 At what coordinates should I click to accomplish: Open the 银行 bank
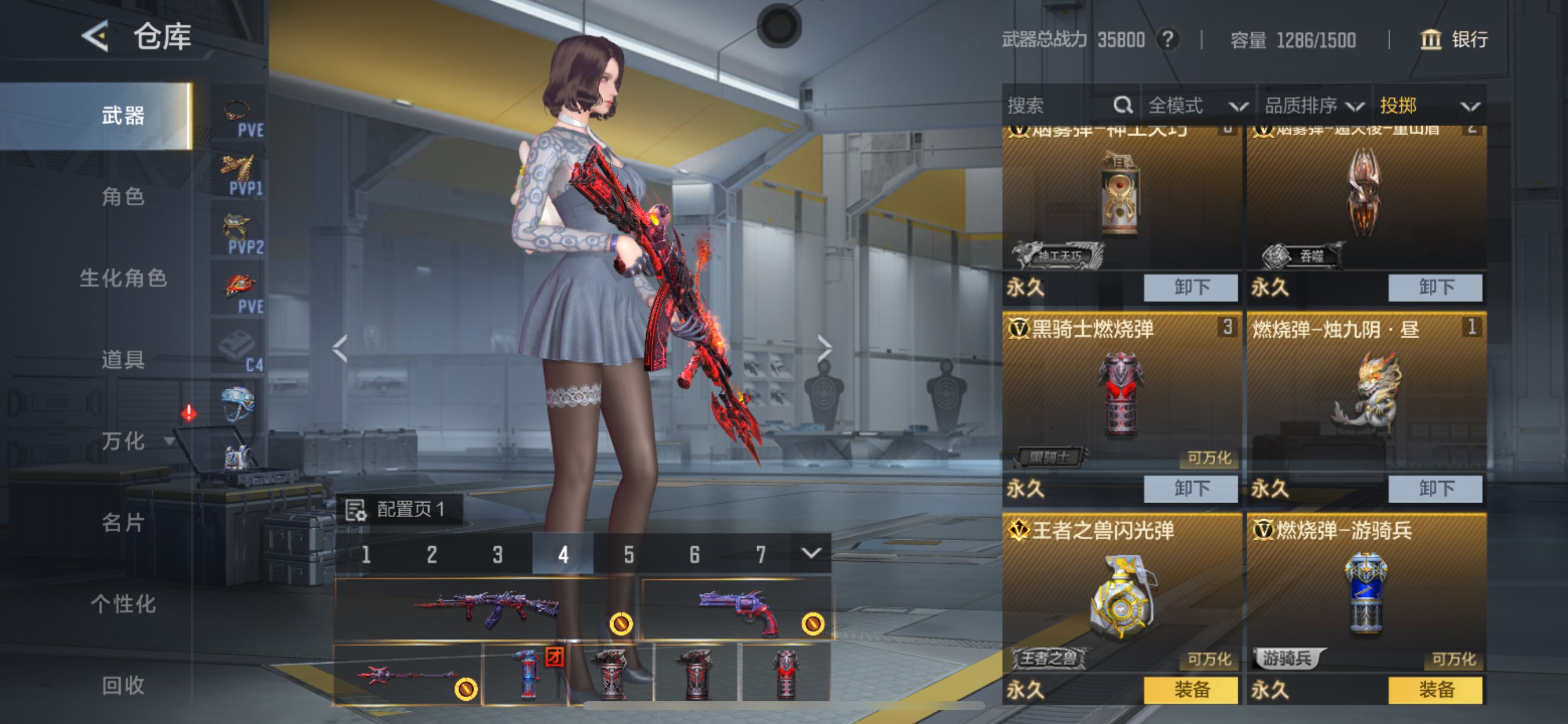[x=1454, y=40]
